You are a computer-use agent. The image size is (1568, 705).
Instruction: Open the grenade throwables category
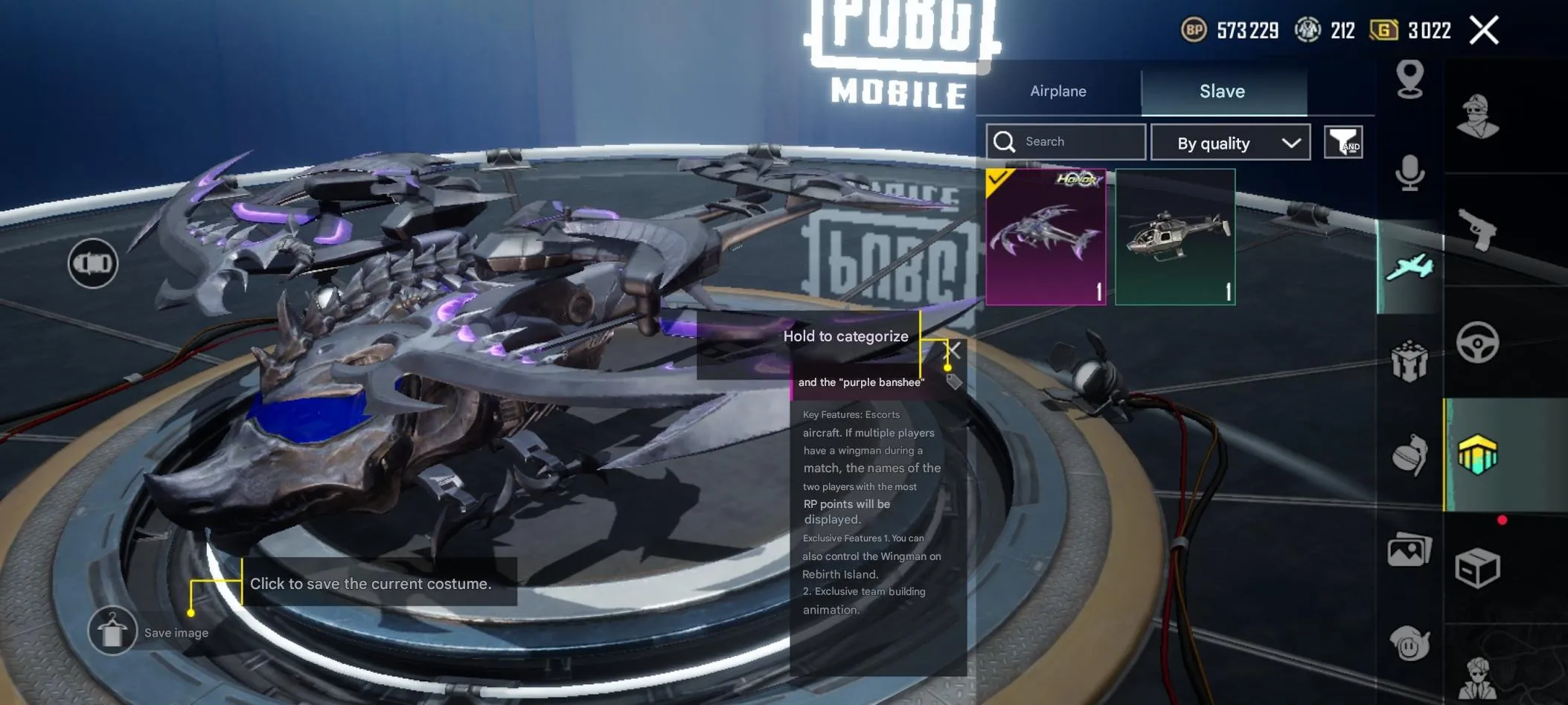click(1409, 454)
